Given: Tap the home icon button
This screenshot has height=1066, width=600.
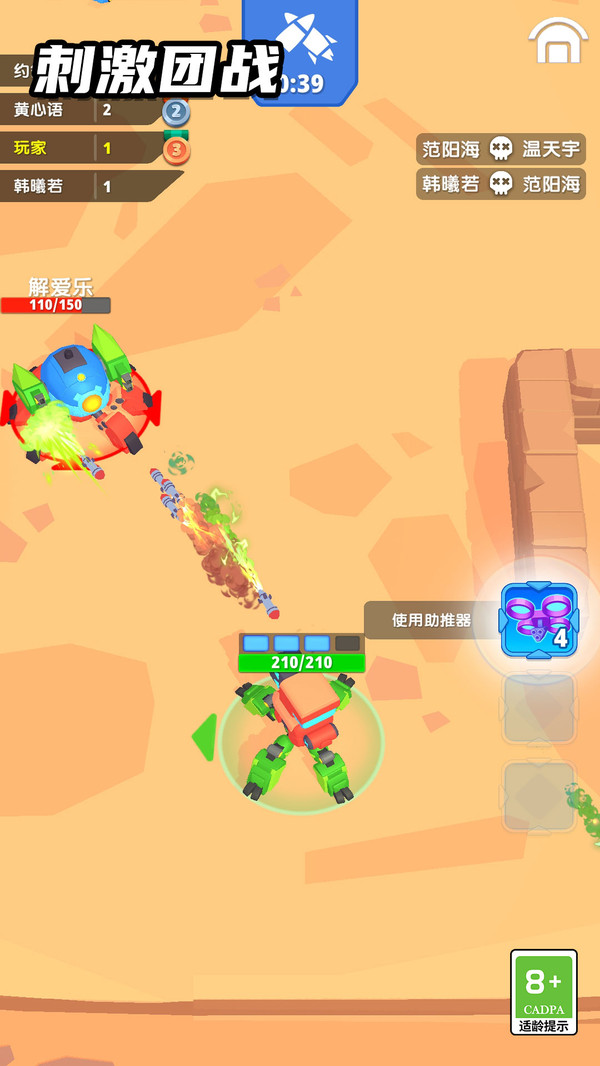Looking at the screenshot, I should tap(558, 42).
